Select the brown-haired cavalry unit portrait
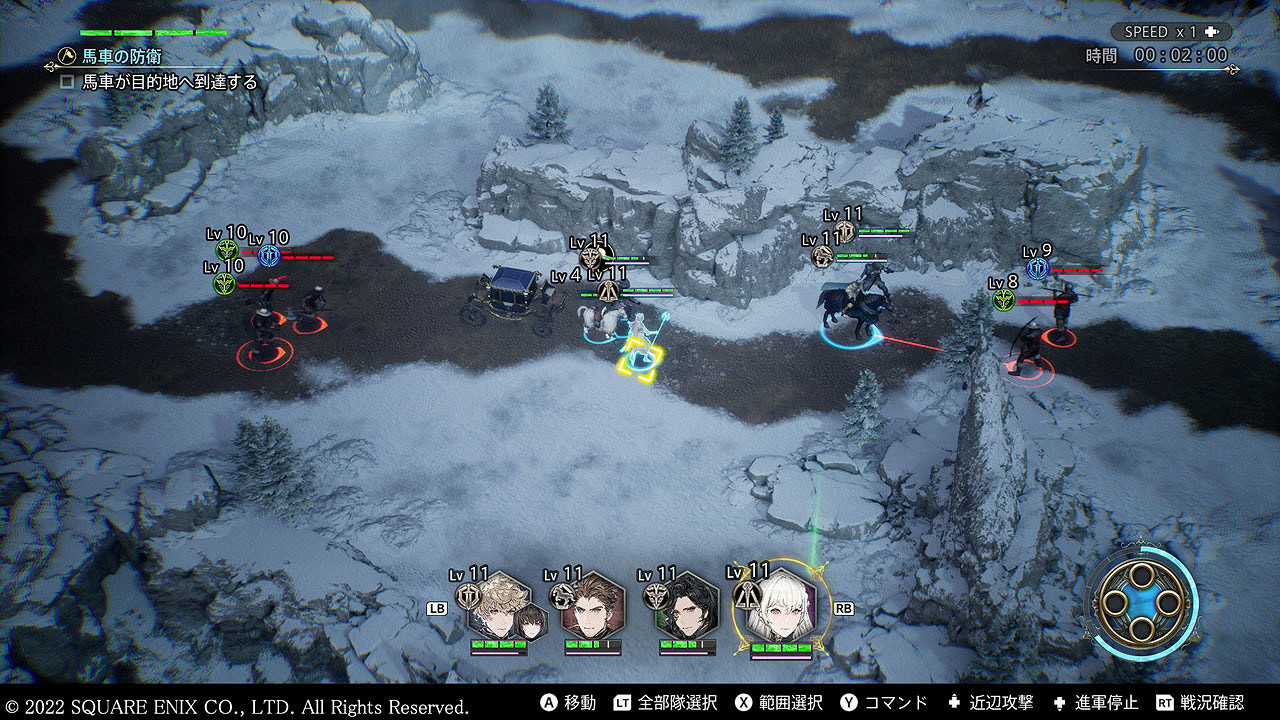 [x=592, y=606]
